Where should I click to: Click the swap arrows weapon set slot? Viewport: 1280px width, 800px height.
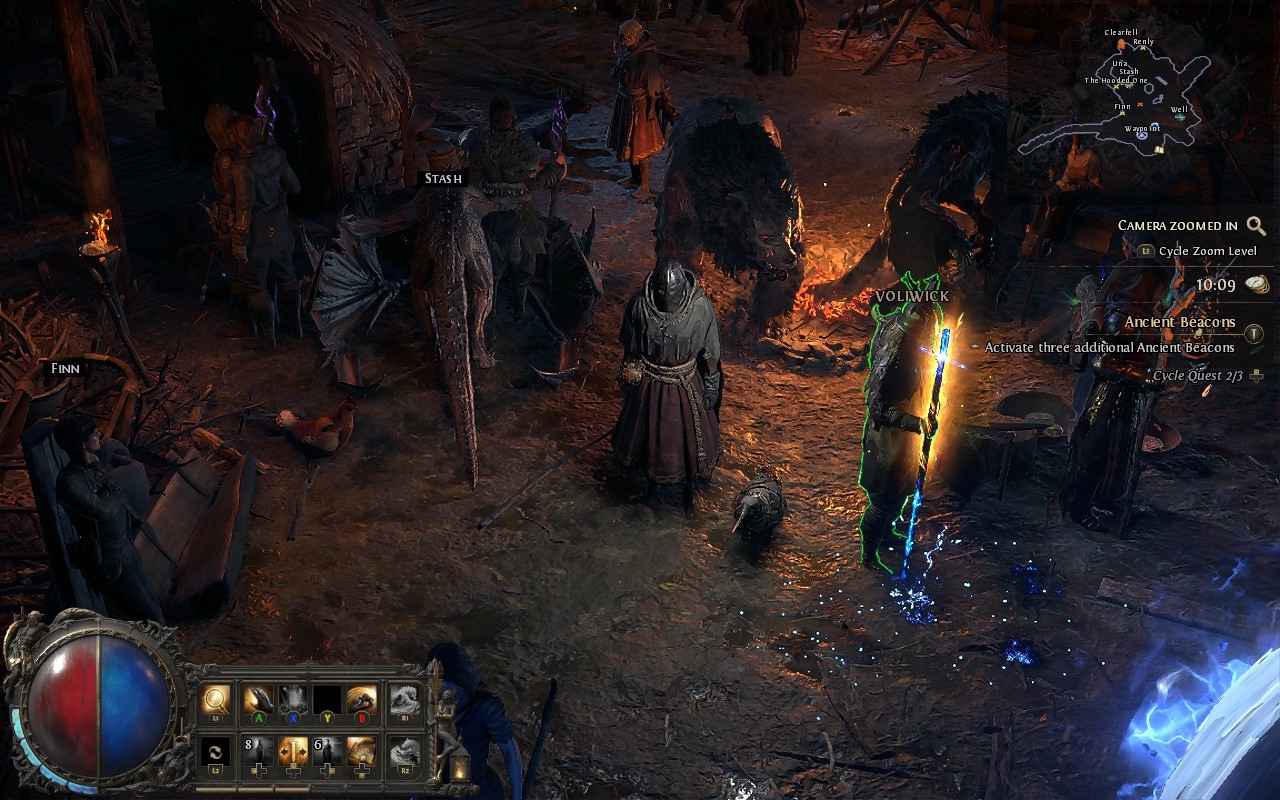[x=215, y=752]
